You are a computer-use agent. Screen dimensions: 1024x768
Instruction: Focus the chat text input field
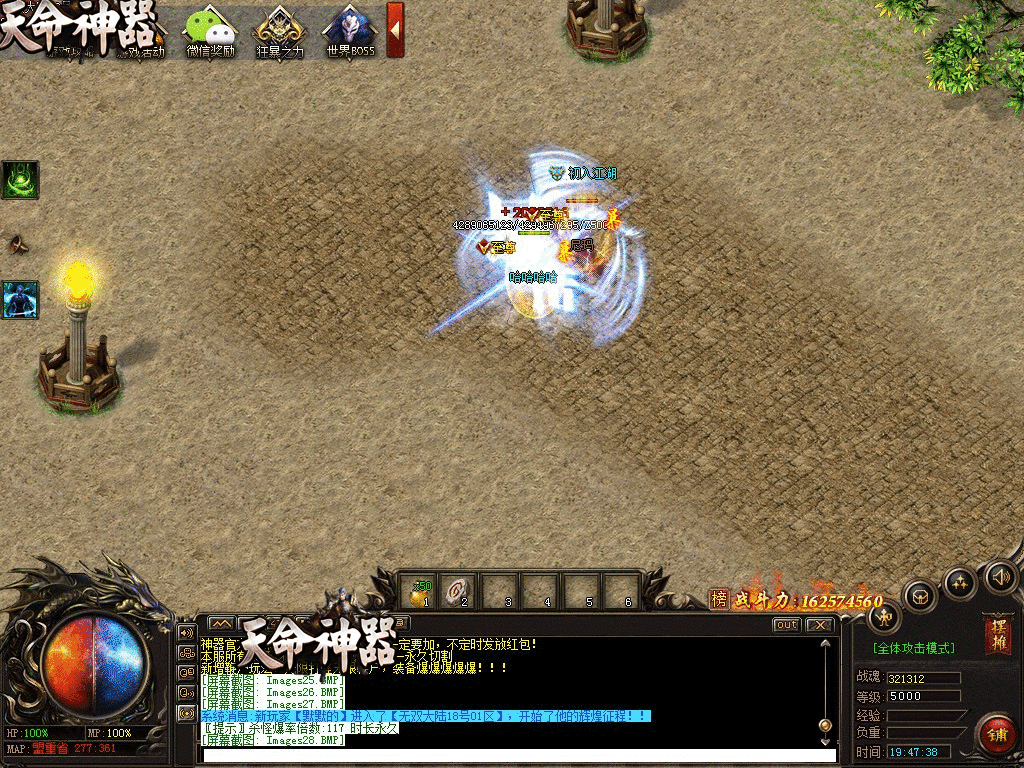tap(510, 755)
